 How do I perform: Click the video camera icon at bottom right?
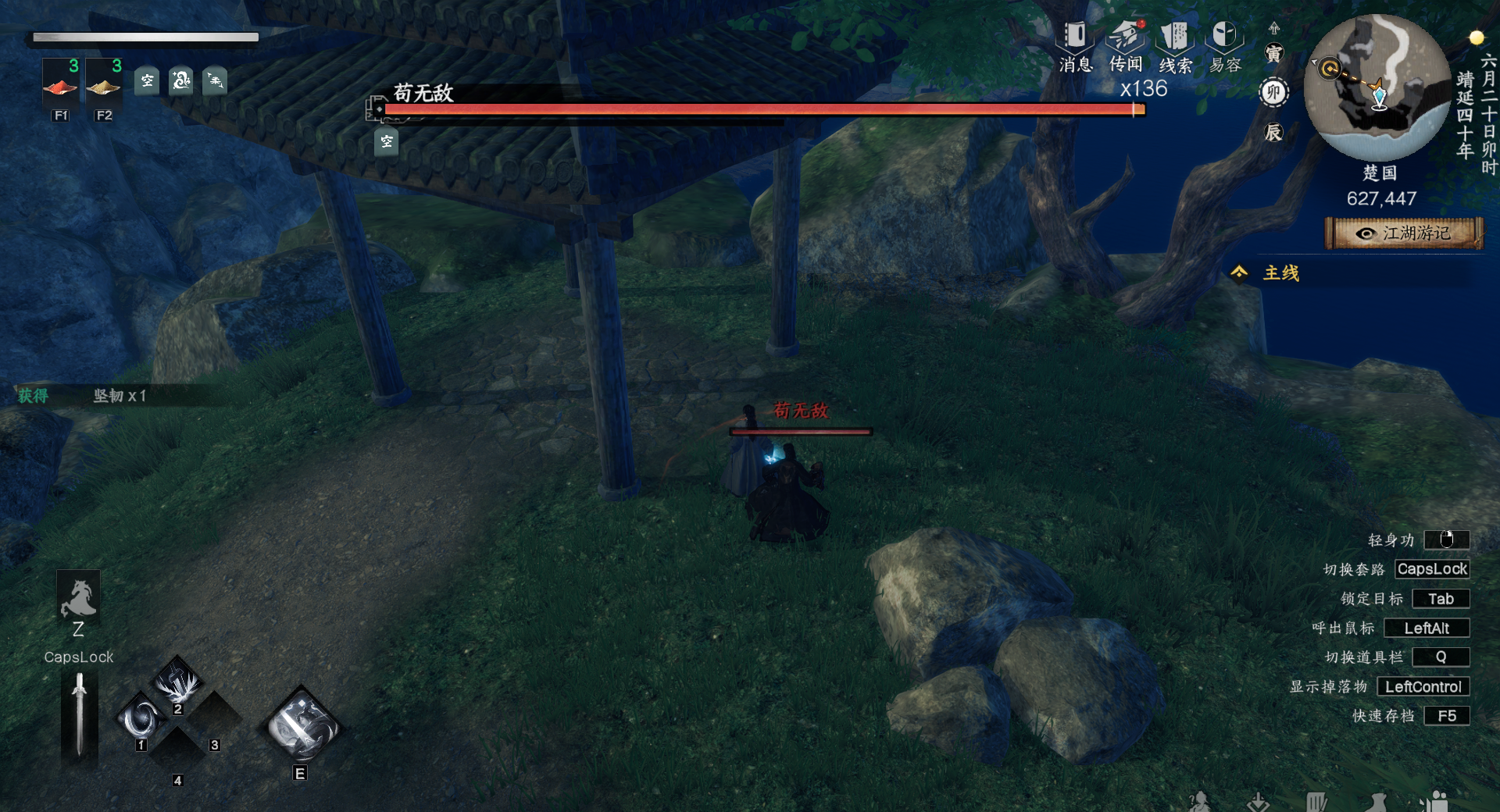(1434, 802)
